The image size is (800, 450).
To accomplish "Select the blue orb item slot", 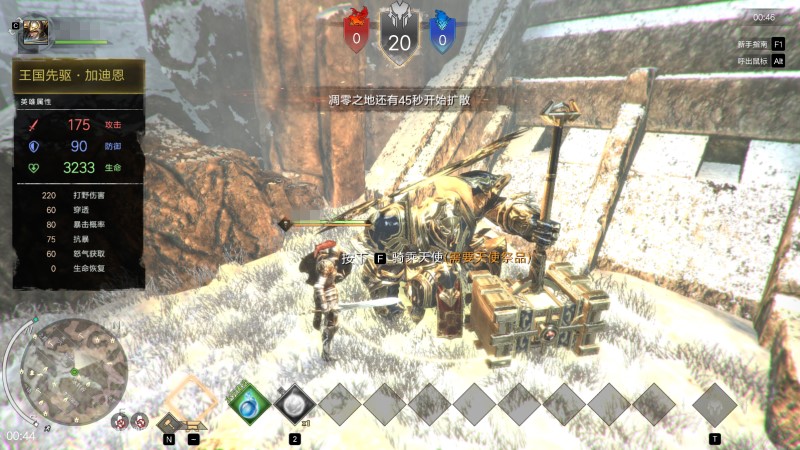I will [250, 404].
